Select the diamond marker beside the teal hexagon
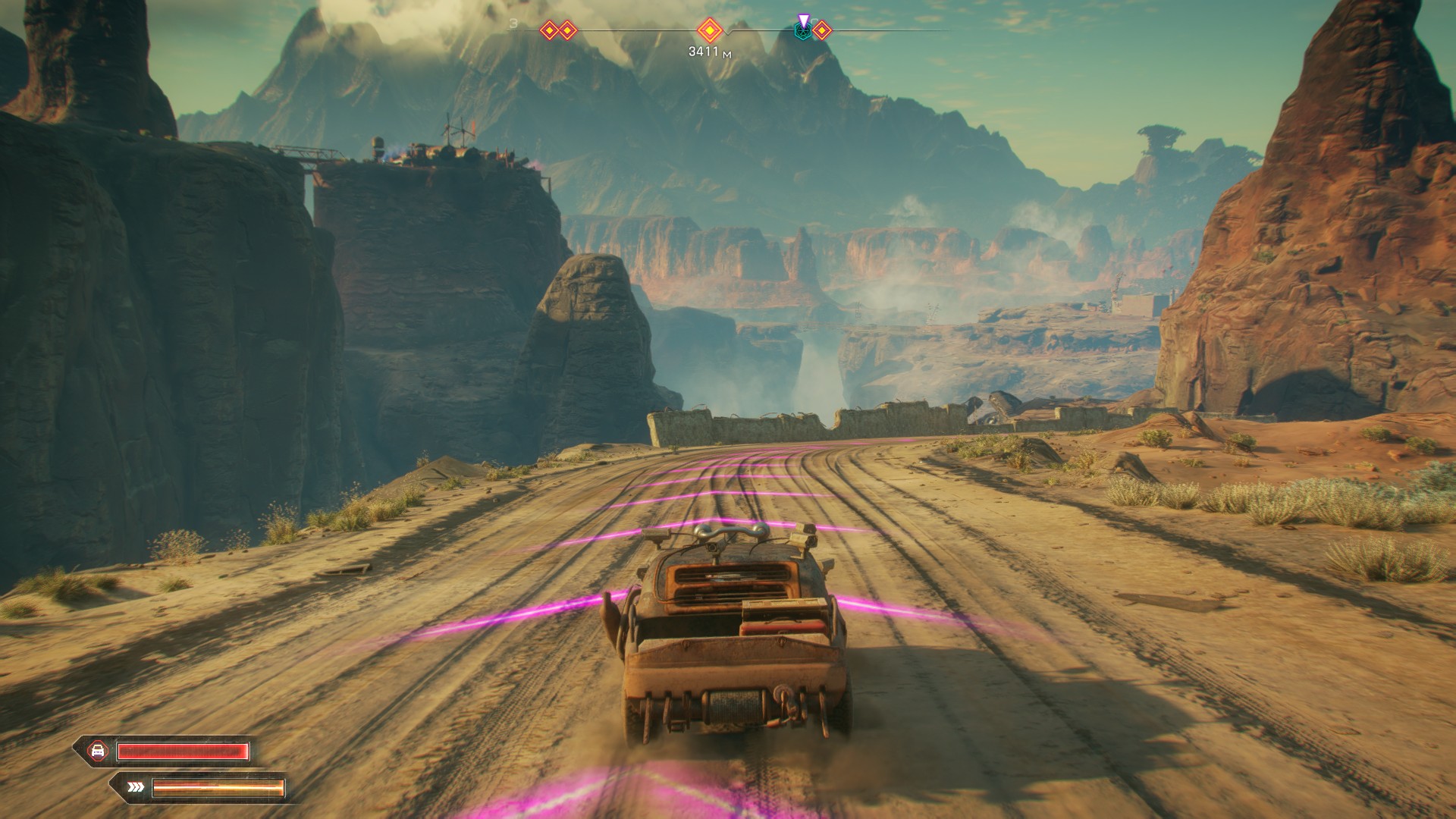 [x=822, y=31]
